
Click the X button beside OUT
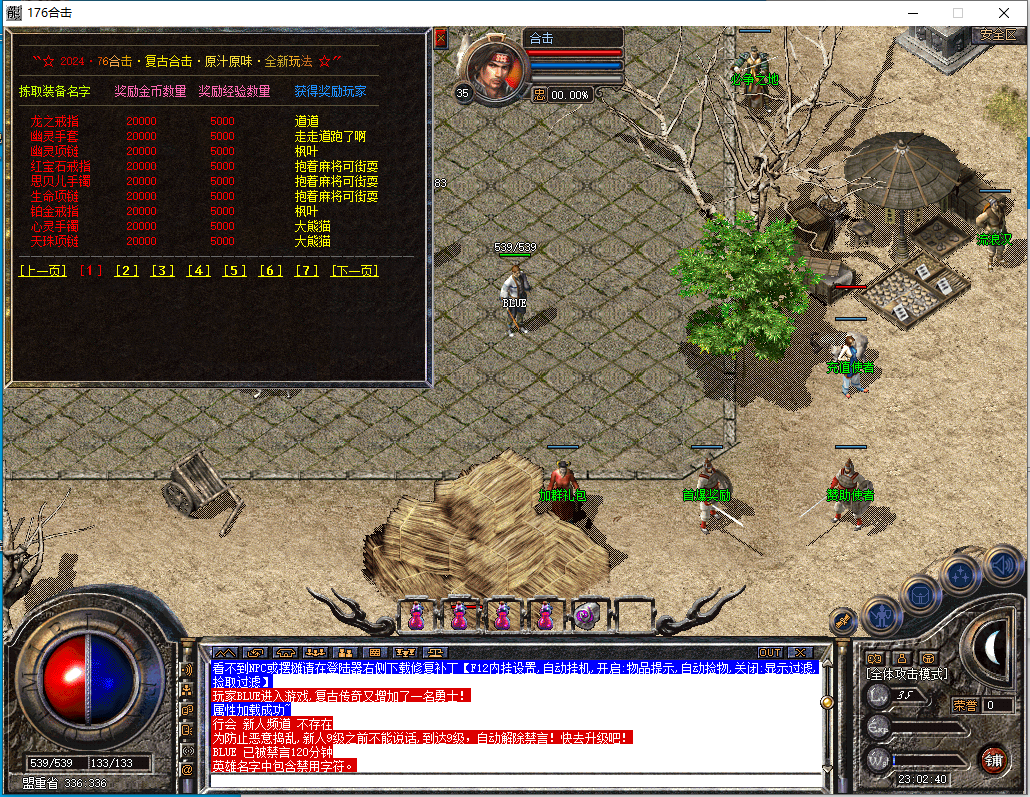click(799, 652)
